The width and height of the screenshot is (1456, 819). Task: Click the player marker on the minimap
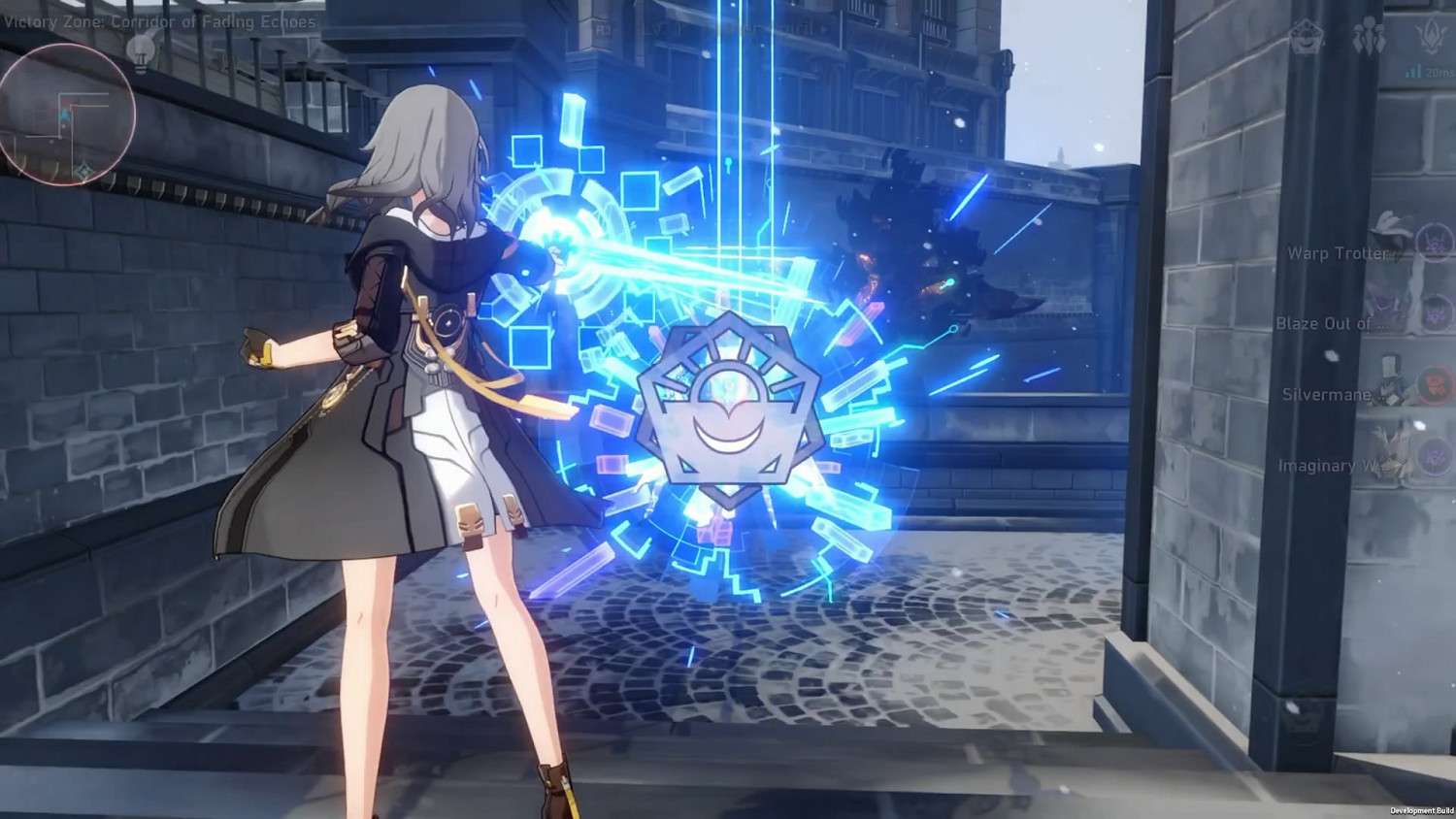pos(64,115)
